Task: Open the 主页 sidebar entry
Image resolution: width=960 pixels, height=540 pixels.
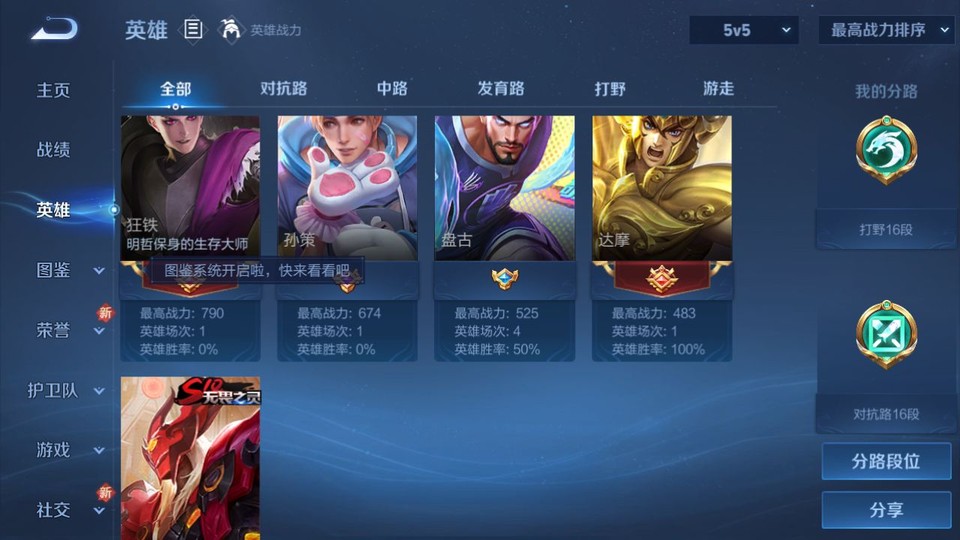Action: pos(54,90)
